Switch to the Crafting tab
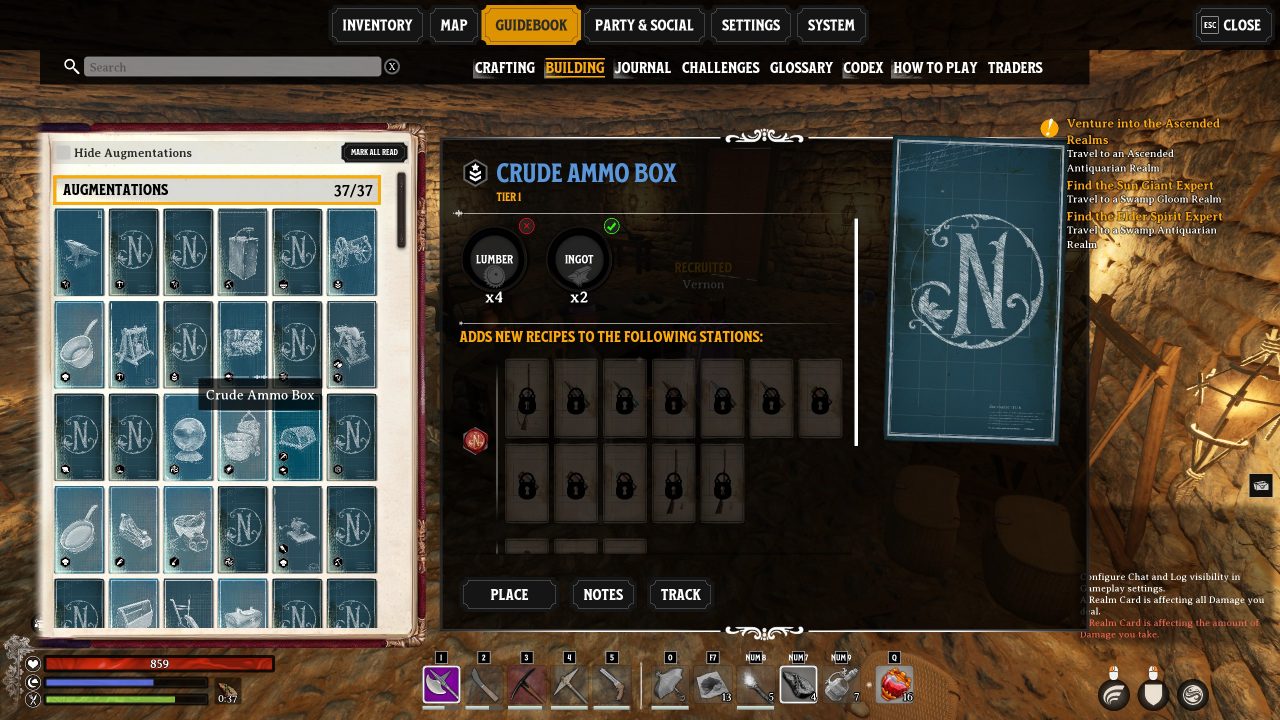This screenshot has width=1280, height=720. 504,67
